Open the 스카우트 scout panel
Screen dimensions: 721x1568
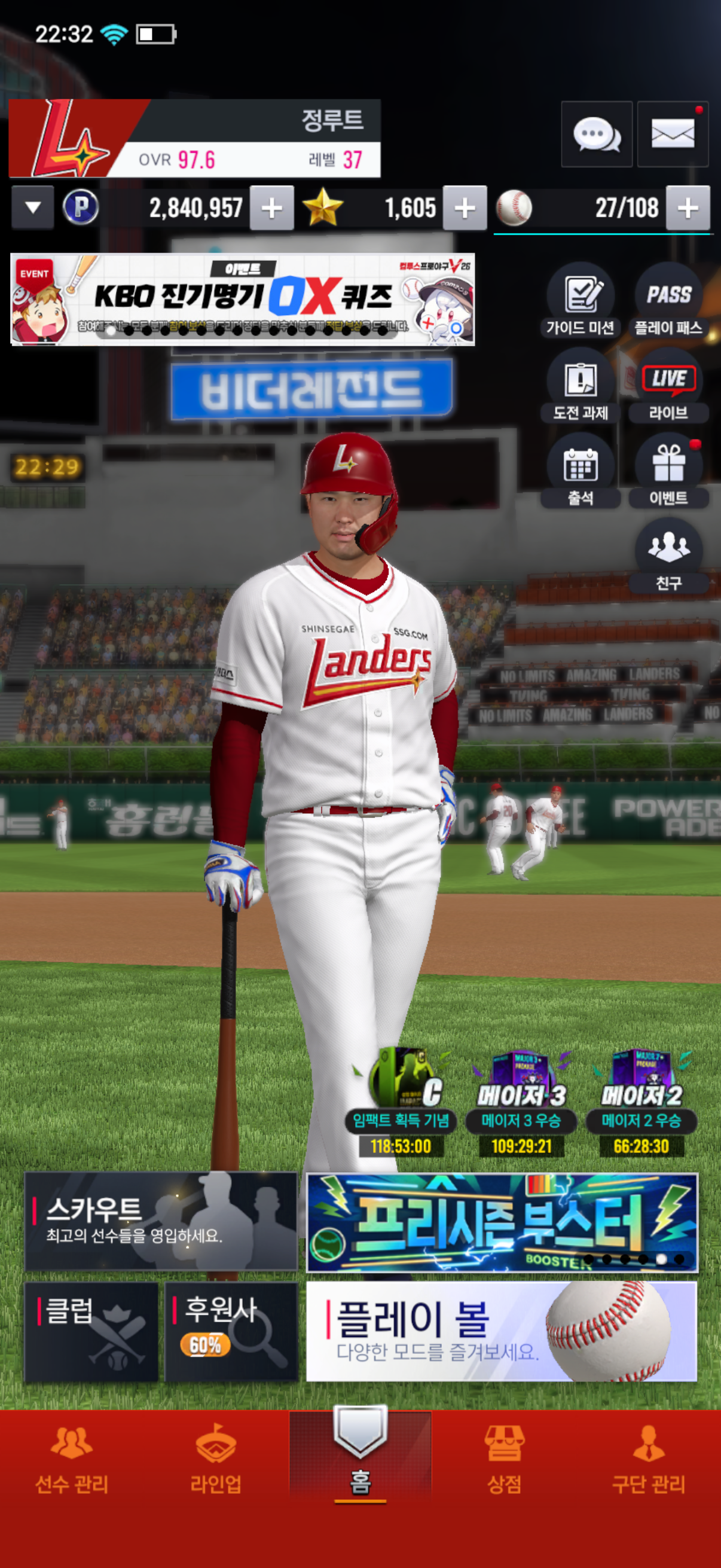[161, 1221]
